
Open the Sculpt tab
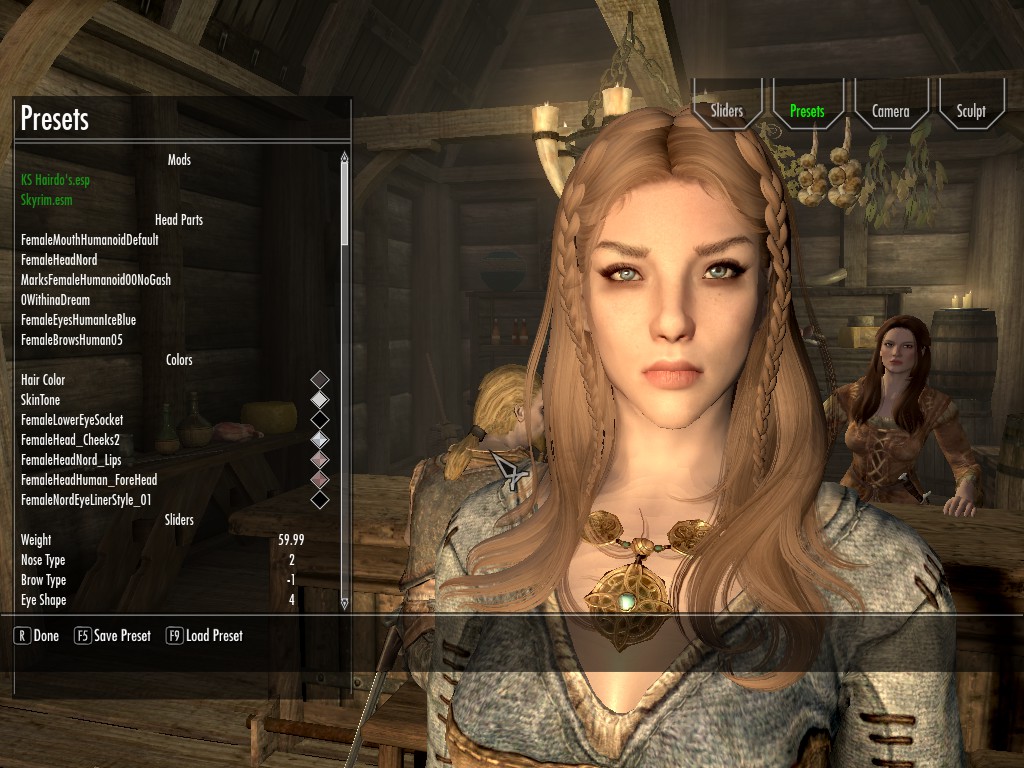pyautogui.click(x=970, y=111)
